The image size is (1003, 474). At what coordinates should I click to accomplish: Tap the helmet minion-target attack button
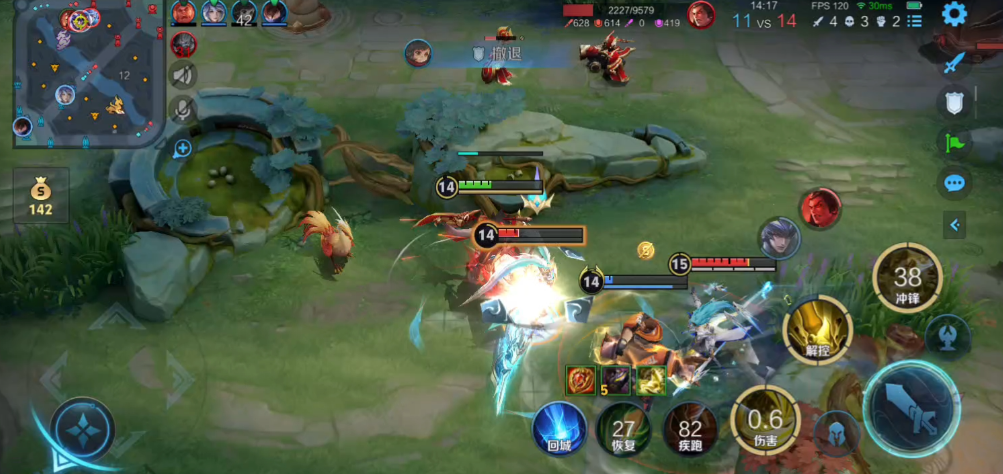[x=836, y=433]
